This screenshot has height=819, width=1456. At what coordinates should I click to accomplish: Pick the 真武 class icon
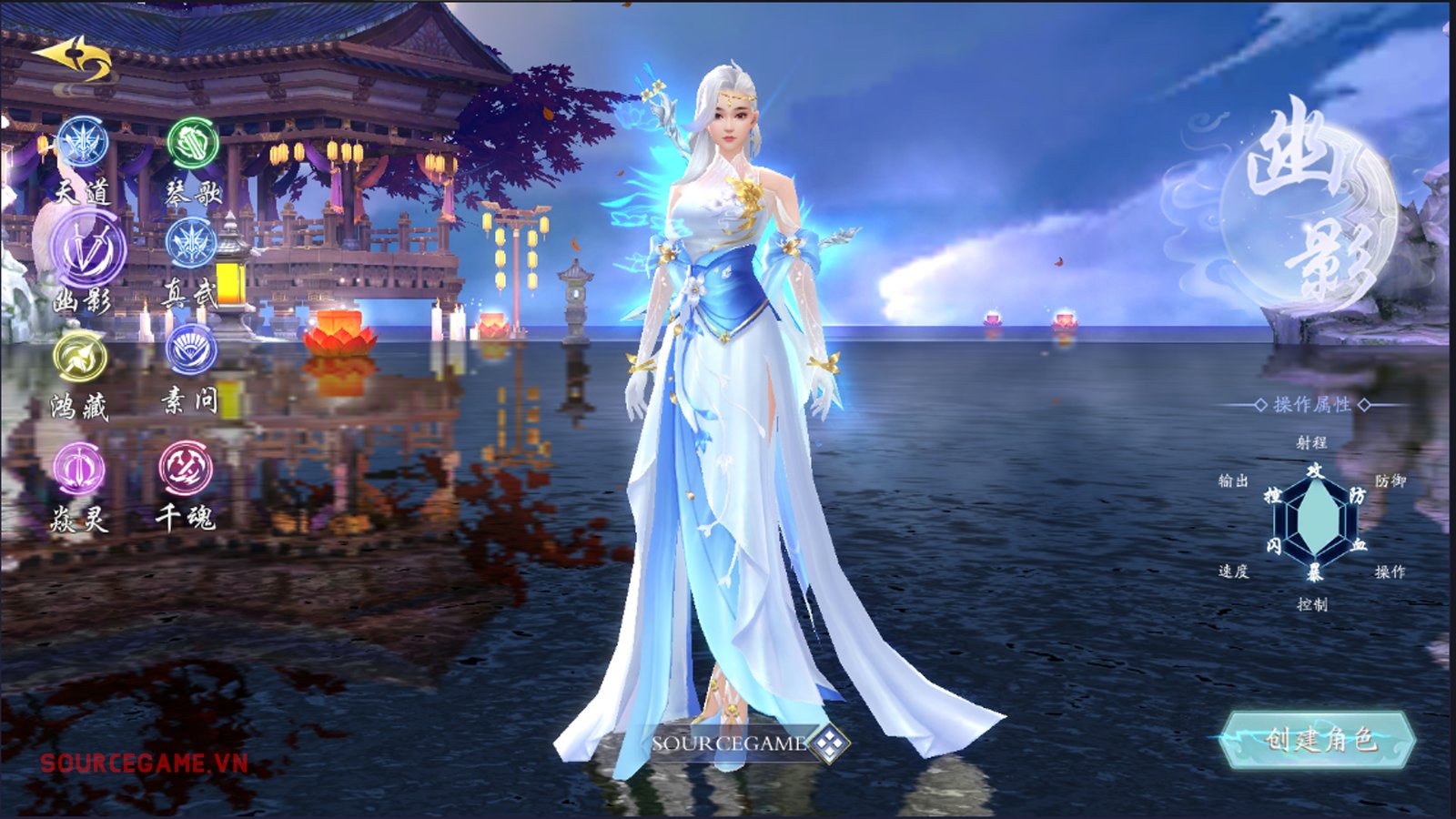pyautogui.click(x=191, y=243)
